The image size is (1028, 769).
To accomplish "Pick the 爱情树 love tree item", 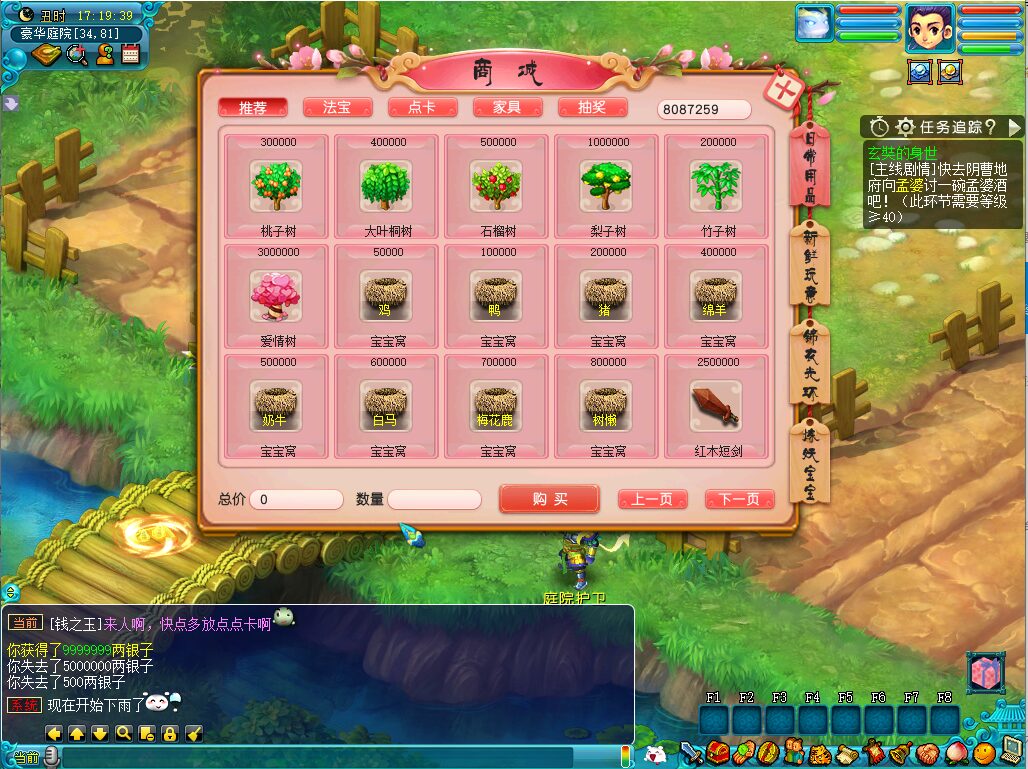I will click(276, 296).
